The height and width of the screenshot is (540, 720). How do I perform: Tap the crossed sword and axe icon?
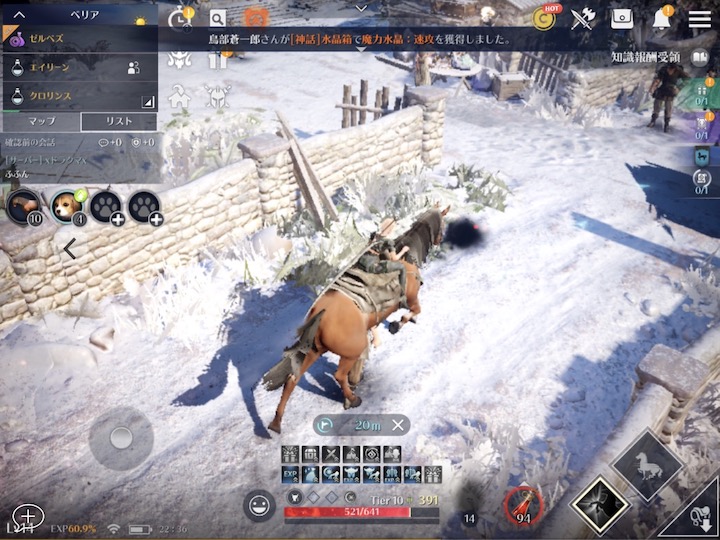pyautogui.click(x=583, y=19)
